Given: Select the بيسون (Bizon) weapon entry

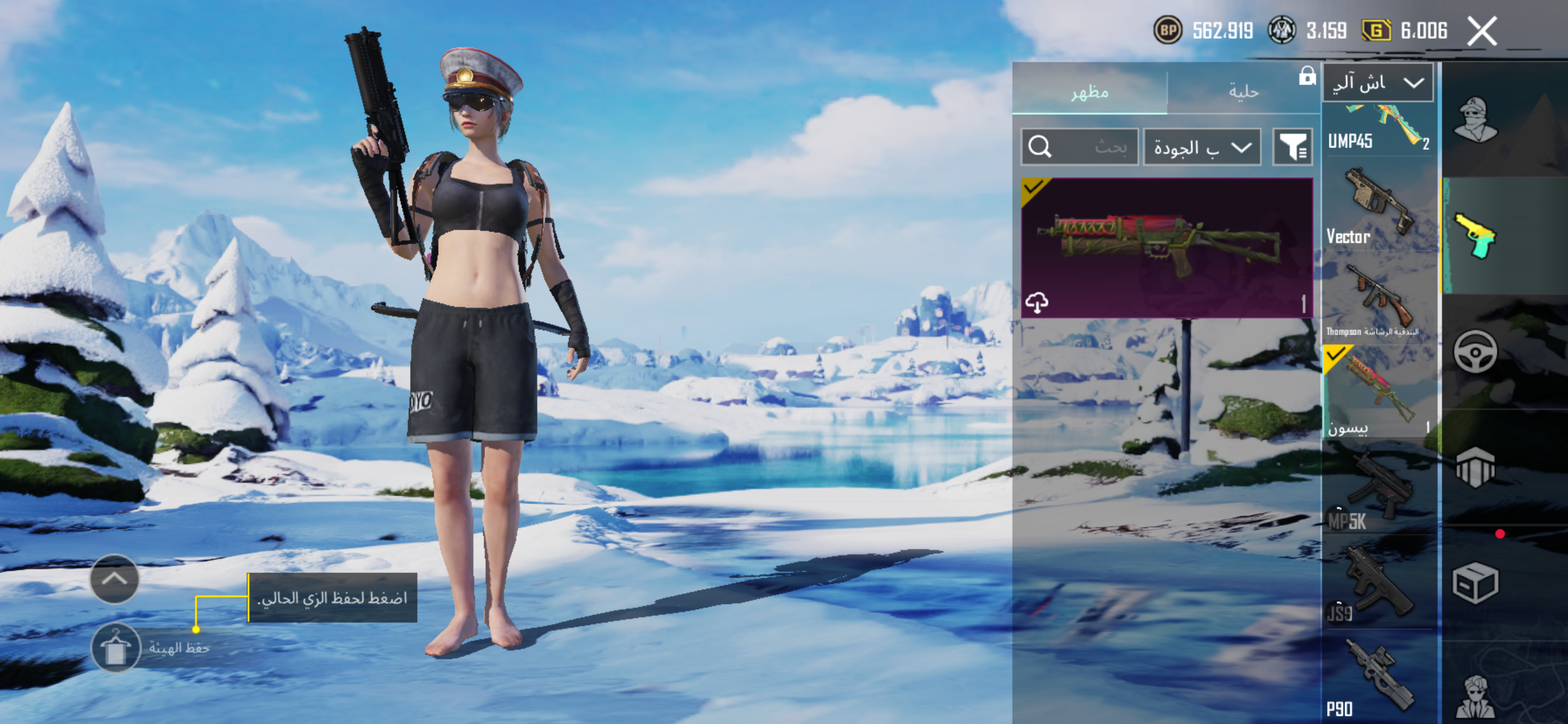Looking at the screenshot, I should (x=1378, y=391).
